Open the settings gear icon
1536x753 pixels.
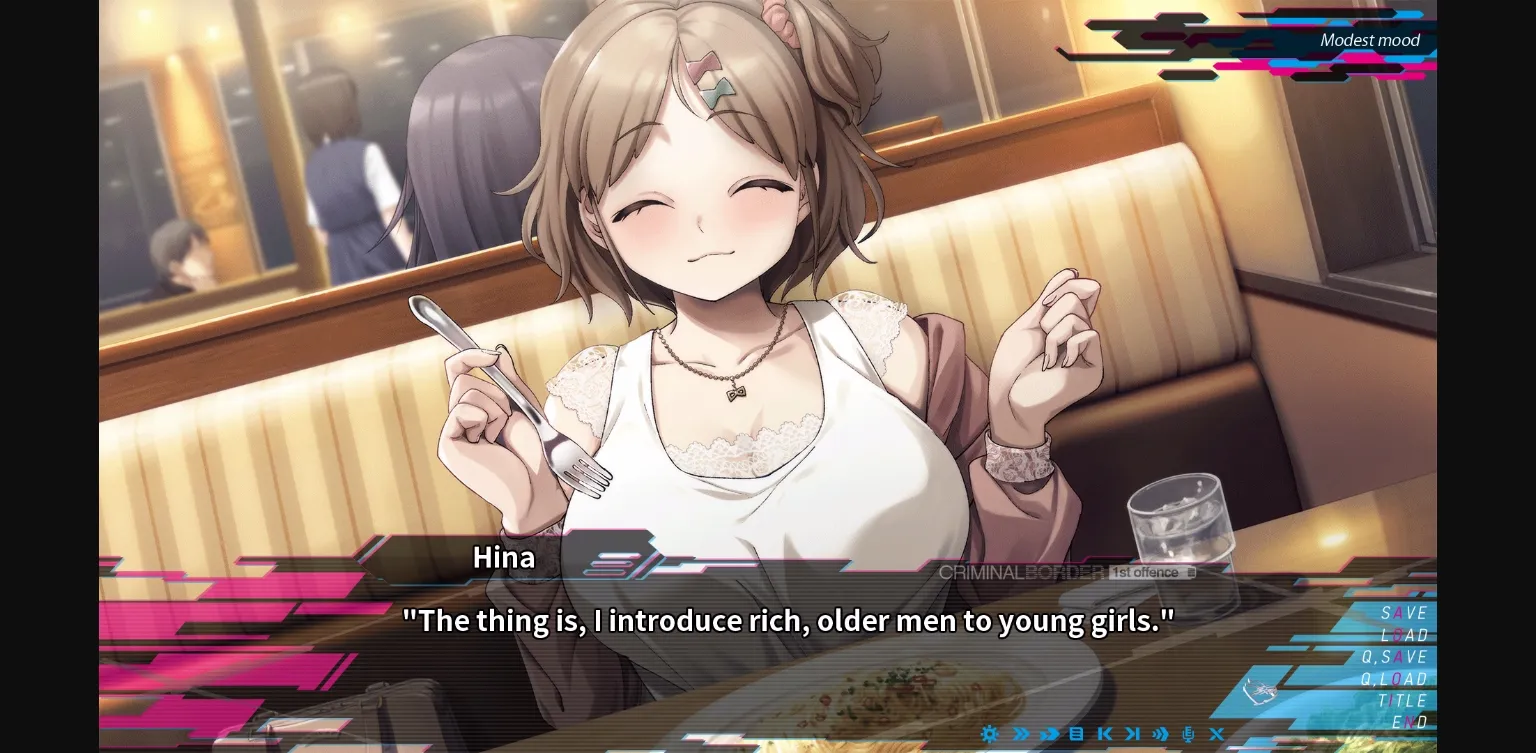[990, 735]
